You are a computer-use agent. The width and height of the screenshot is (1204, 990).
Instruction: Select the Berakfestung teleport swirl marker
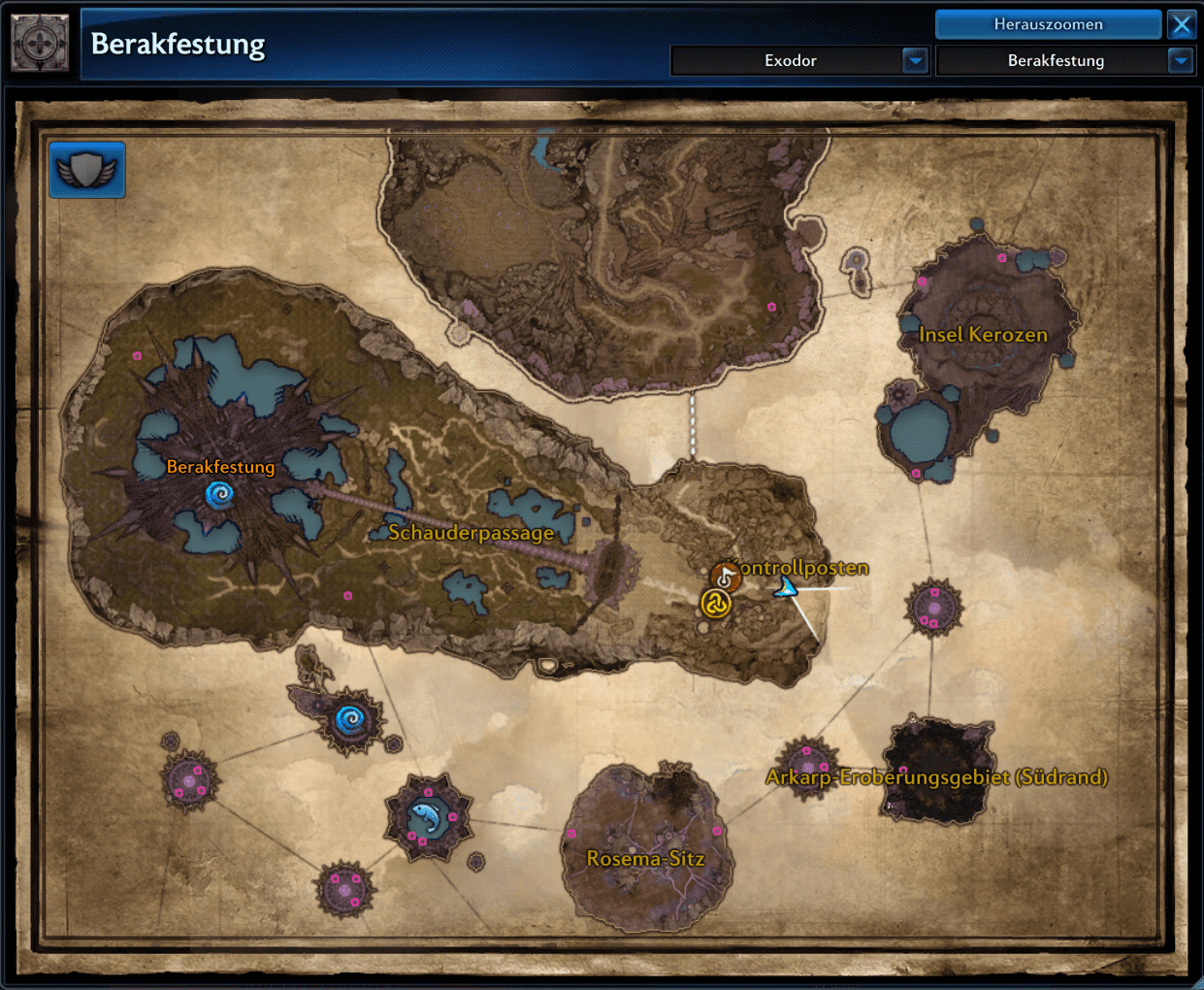pyautogui.click(x=219, y=496)
